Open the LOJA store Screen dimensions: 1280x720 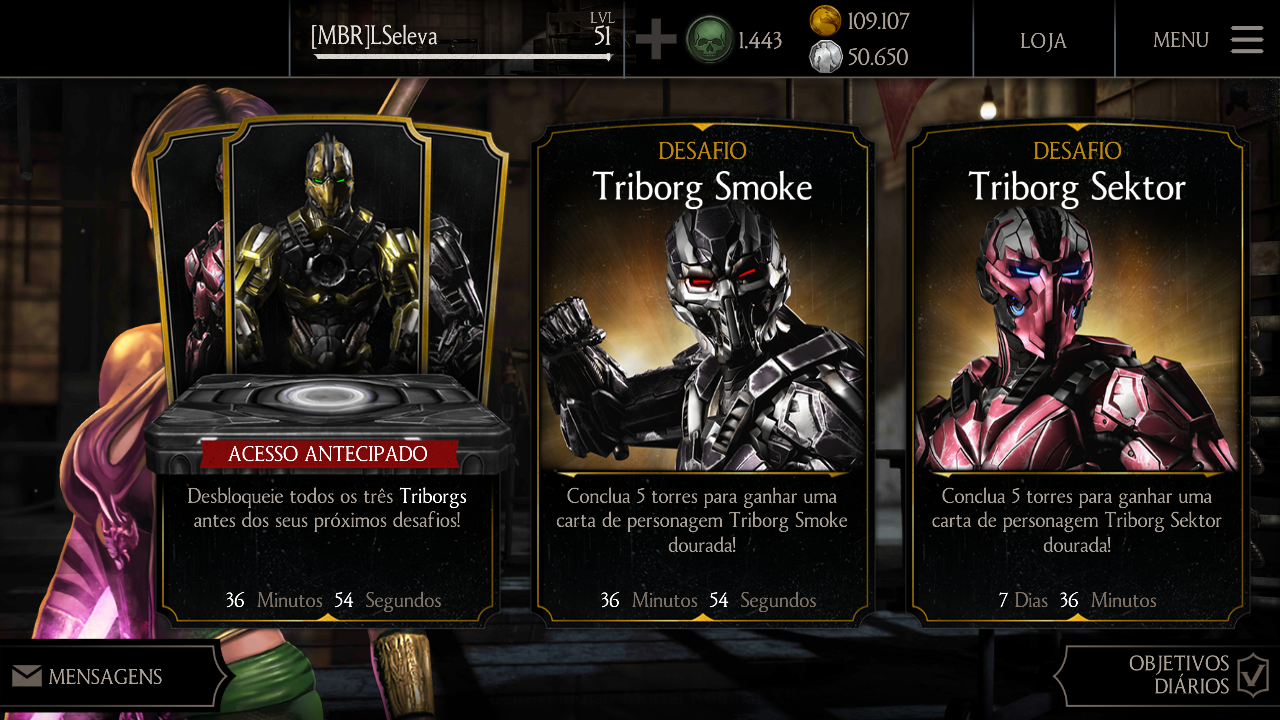(x=1043, y=41)
